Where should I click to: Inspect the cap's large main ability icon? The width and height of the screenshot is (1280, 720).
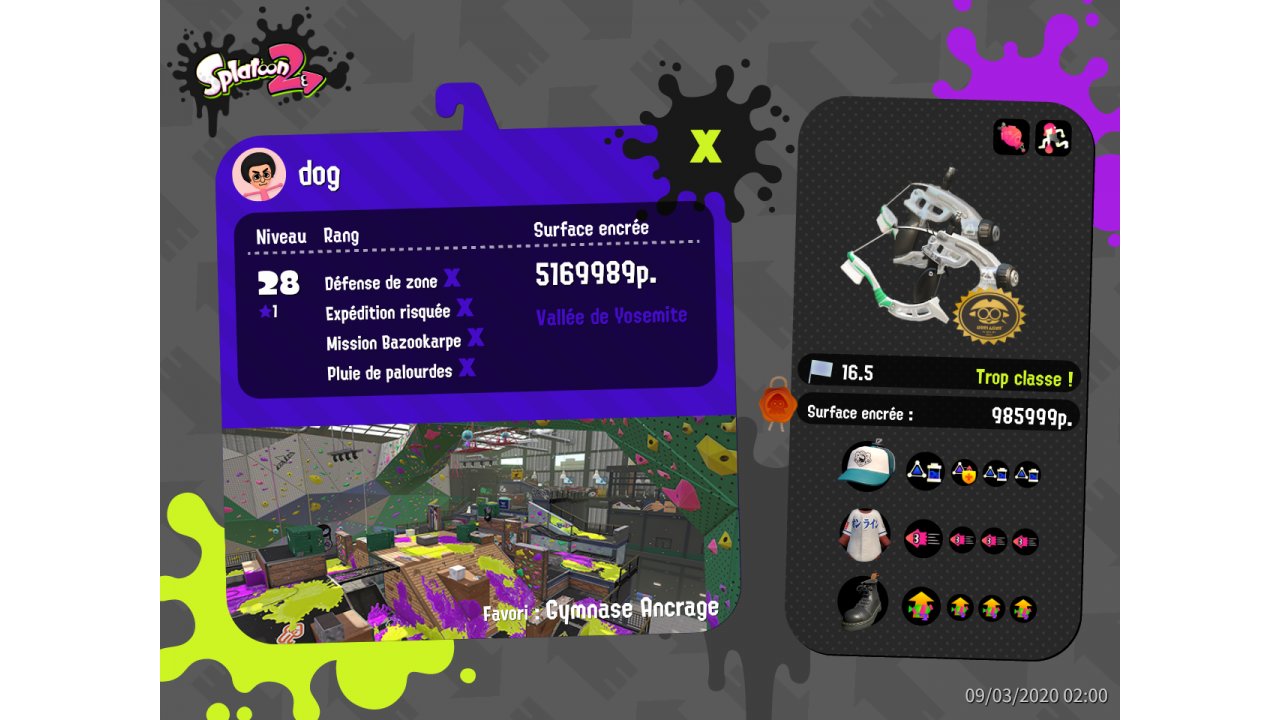pos(924,471)
